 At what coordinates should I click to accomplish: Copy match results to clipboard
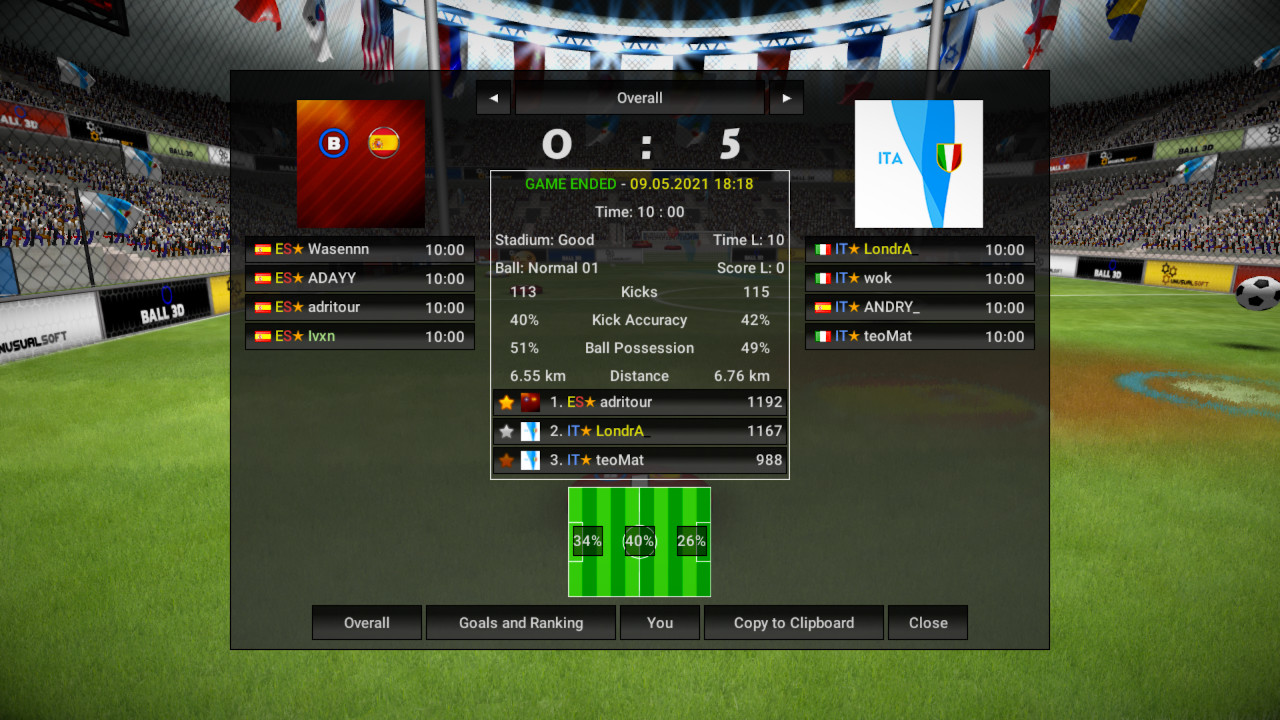(x=793, y=622)
